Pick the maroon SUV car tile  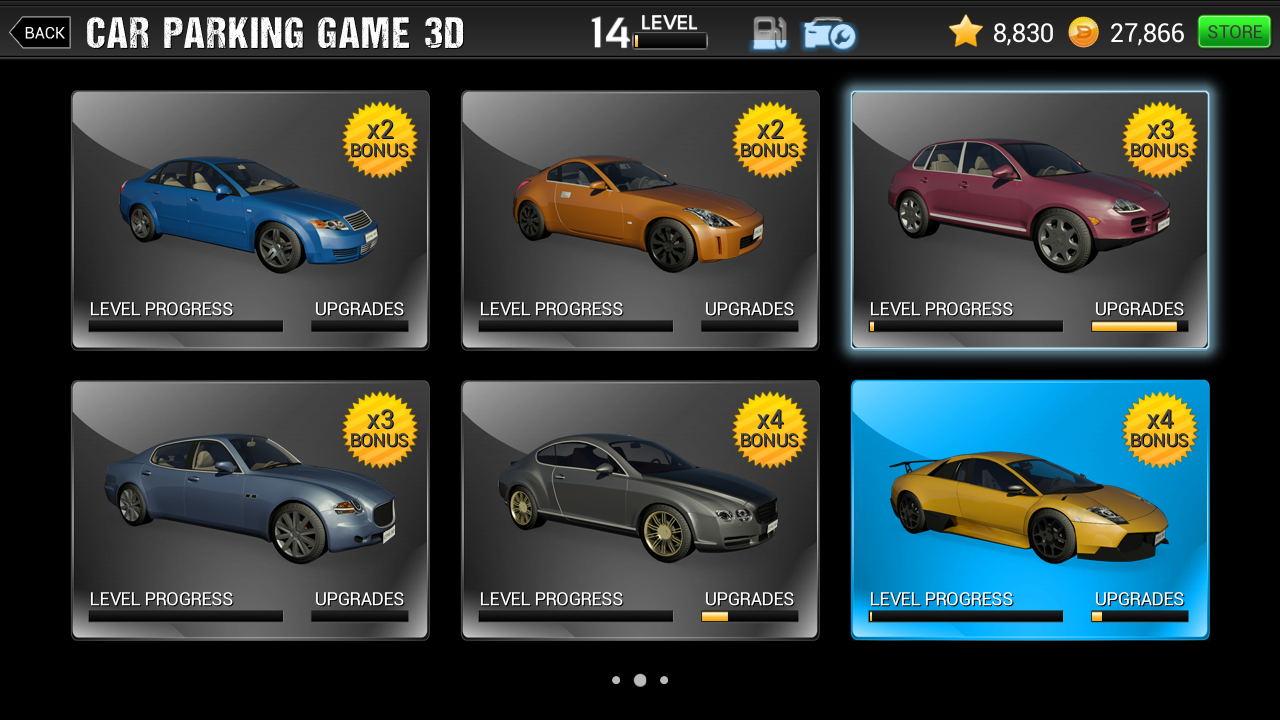[1030, 220]
